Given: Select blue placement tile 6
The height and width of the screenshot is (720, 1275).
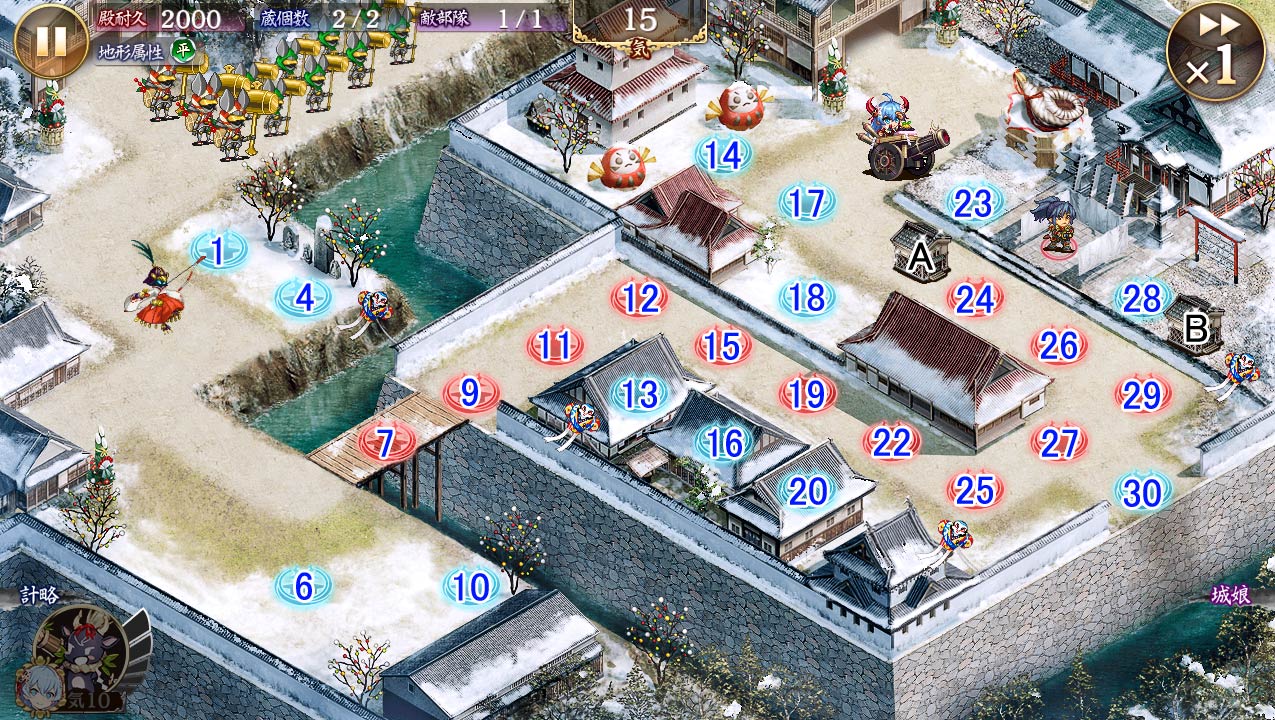Looking at the screenshot, I should (x=304, y=587).
